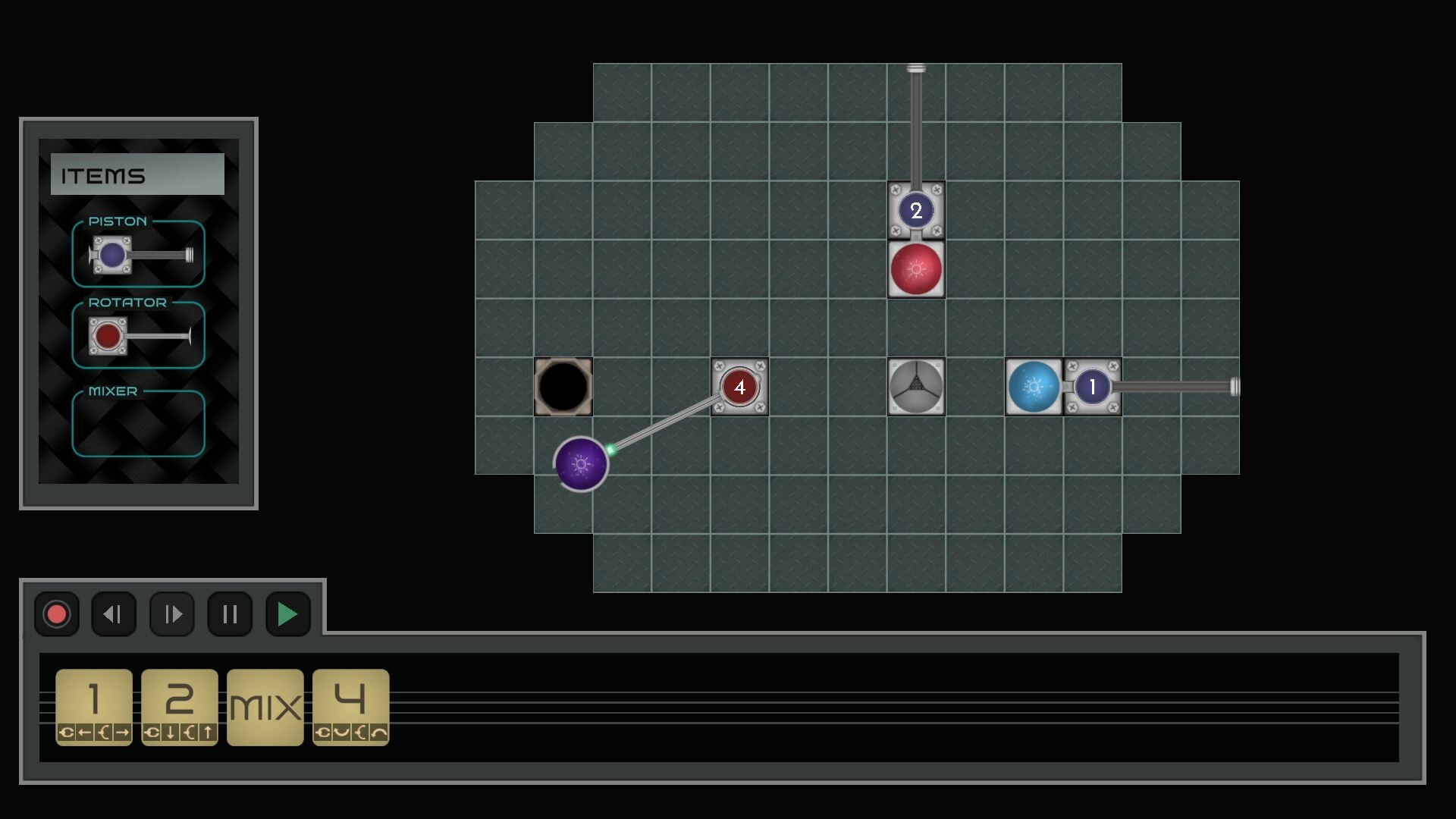The width and height of the screenshot is (1456, 819).
Task: Select piston number 1 beside the blue orb
Action: tap(1092, 387)
